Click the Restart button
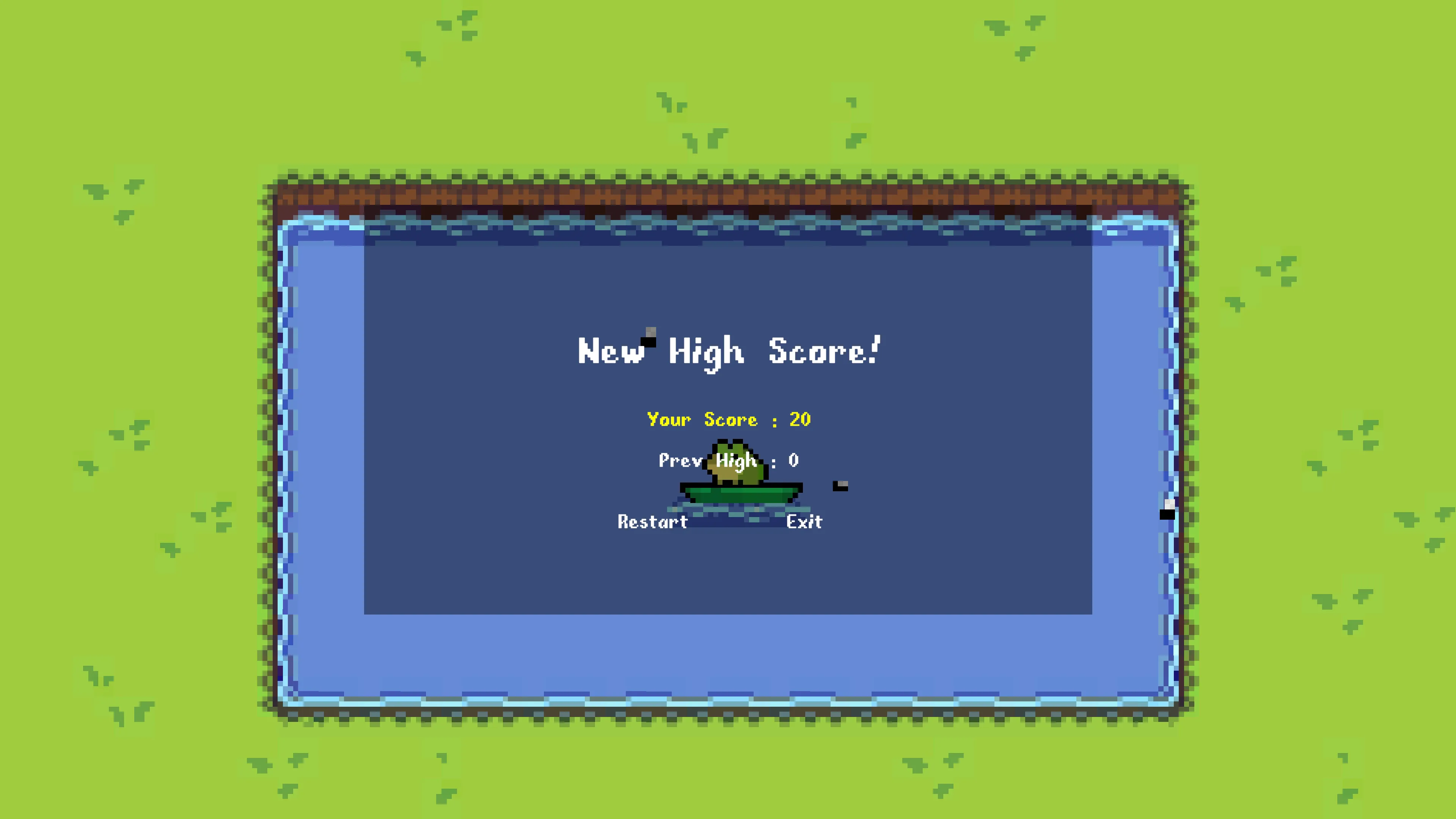The height and width of the screenshot is (819, 1456). point(652,522)
